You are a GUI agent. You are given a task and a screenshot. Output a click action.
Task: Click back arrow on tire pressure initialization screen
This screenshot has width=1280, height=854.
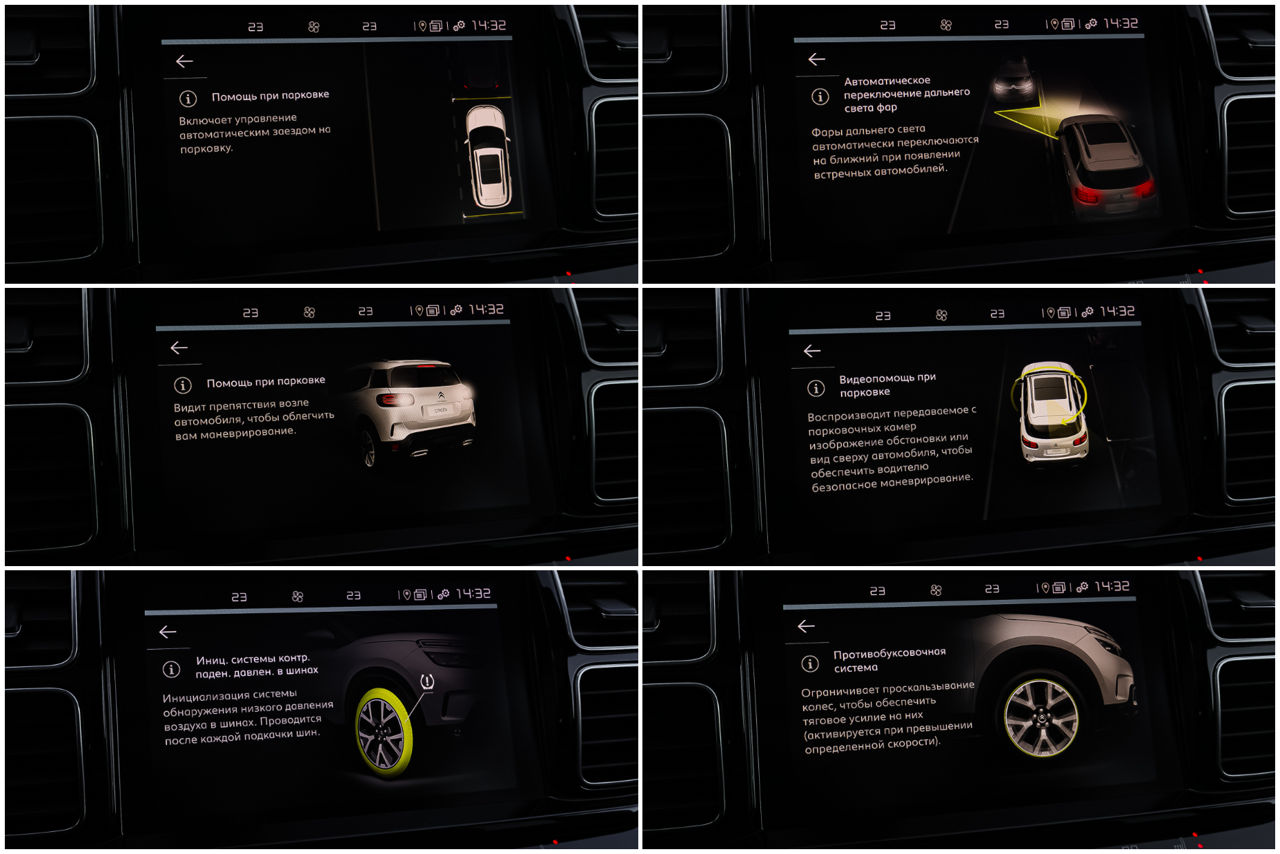click(x=167, y=632)
